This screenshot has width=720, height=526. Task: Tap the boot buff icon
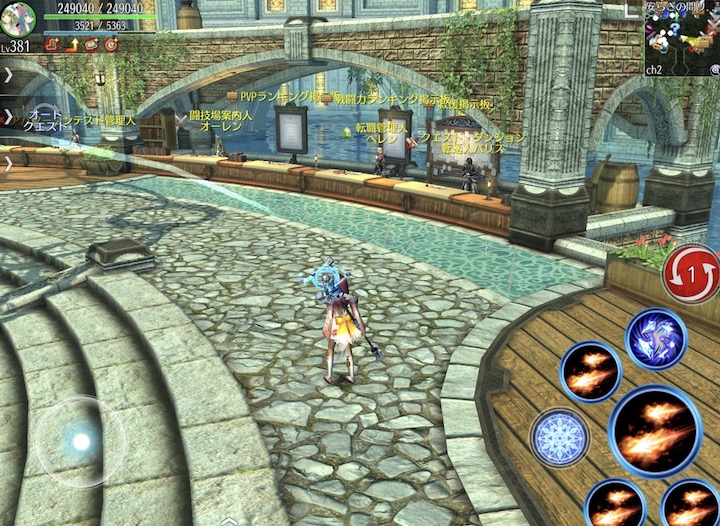tap(52, 44)
